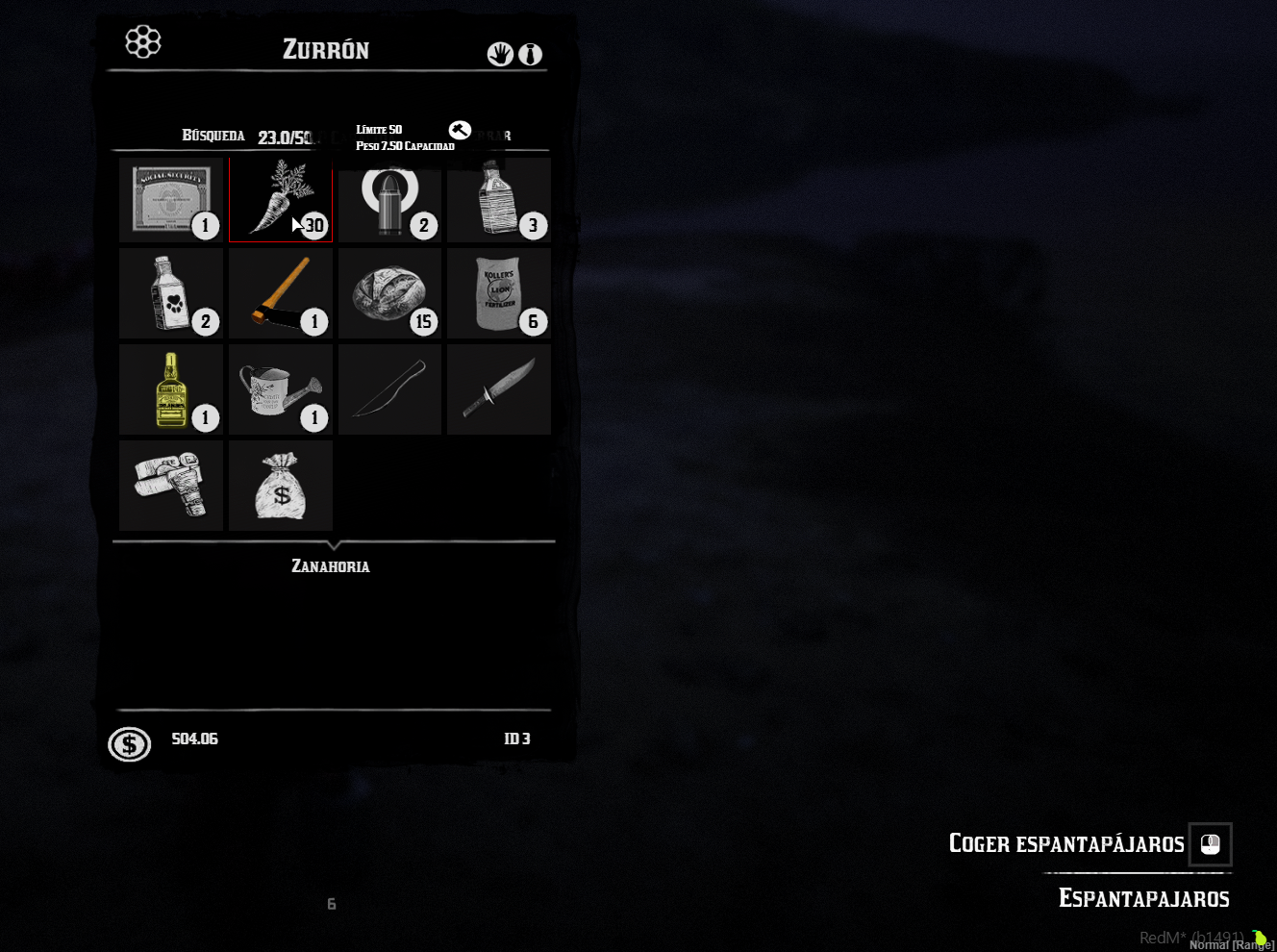
Task: Choose the bow weapon slot
Action: coord(389,389)
